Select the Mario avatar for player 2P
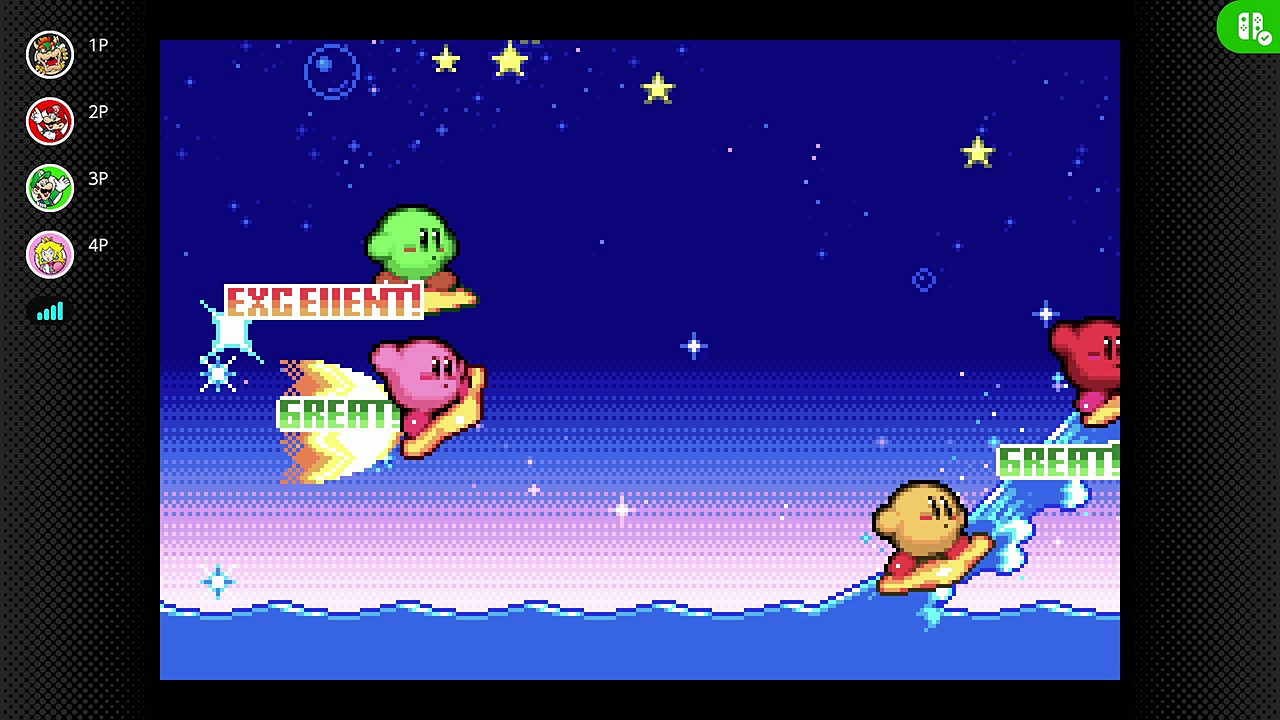 [x=50, y=122]
